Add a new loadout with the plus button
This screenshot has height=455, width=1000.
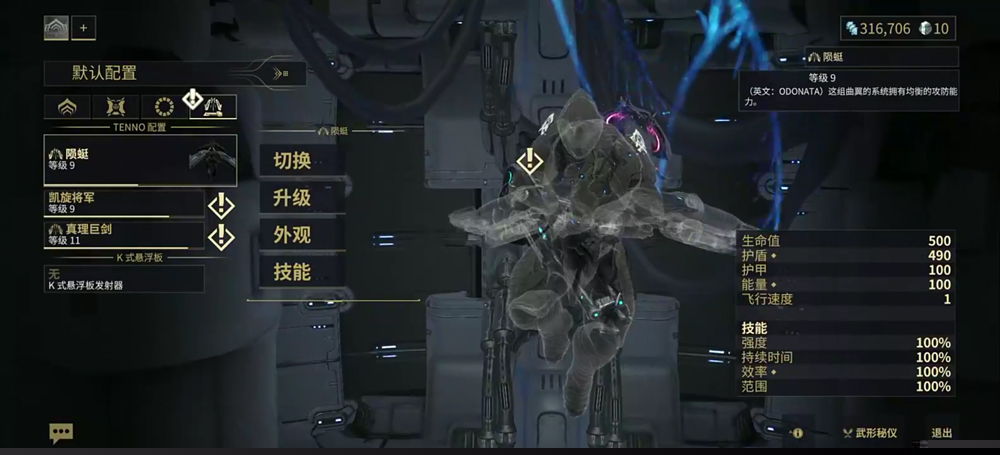coord(83,28)
